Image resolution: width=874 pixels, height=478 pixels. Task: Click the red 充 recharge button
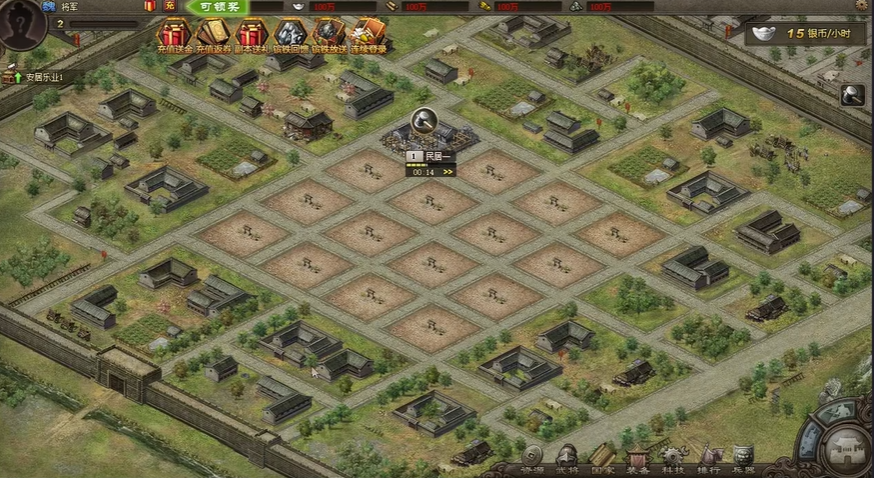169,6
